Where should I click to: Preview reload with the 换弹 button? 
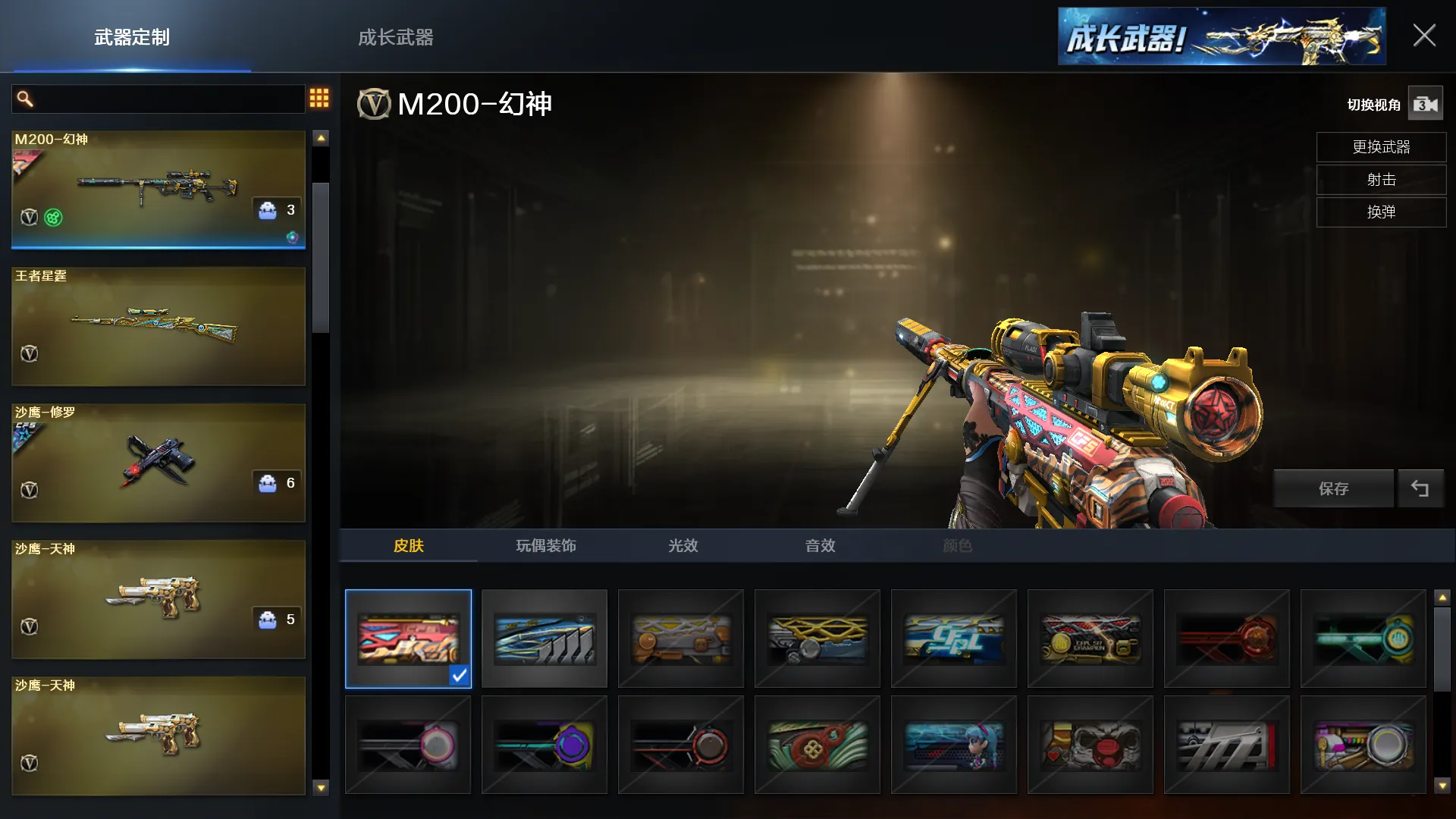1381,212
